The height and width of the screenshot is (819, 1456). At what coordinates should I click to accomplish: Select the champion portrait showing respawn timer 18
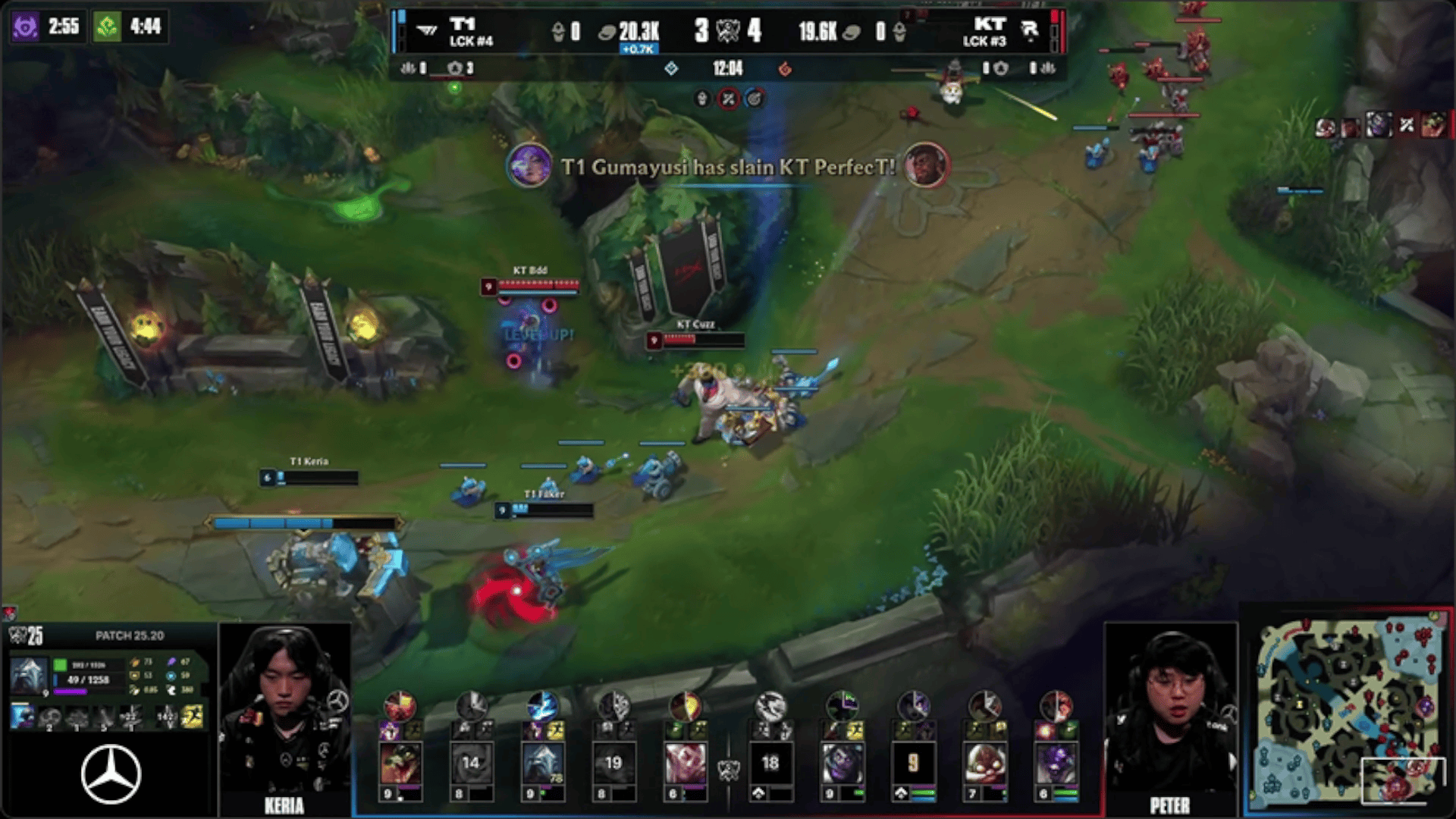[x=770, y=763]
